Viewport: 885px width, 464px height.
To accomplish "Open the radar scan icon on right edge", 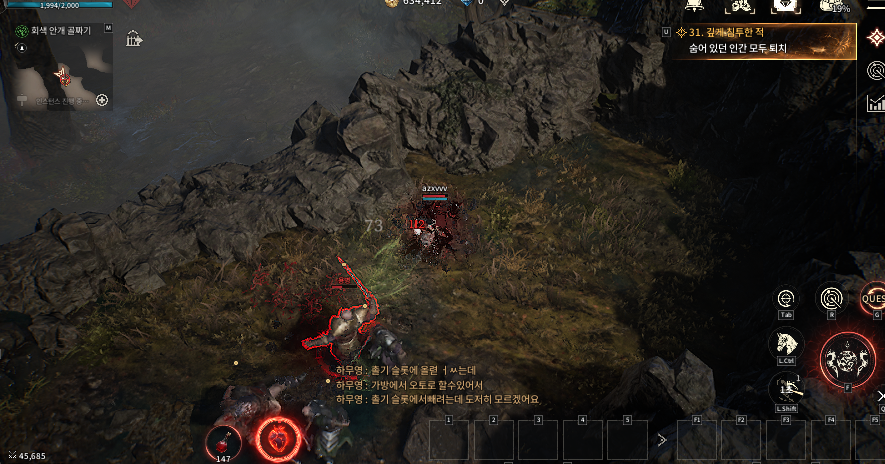I will click(876, 71).
